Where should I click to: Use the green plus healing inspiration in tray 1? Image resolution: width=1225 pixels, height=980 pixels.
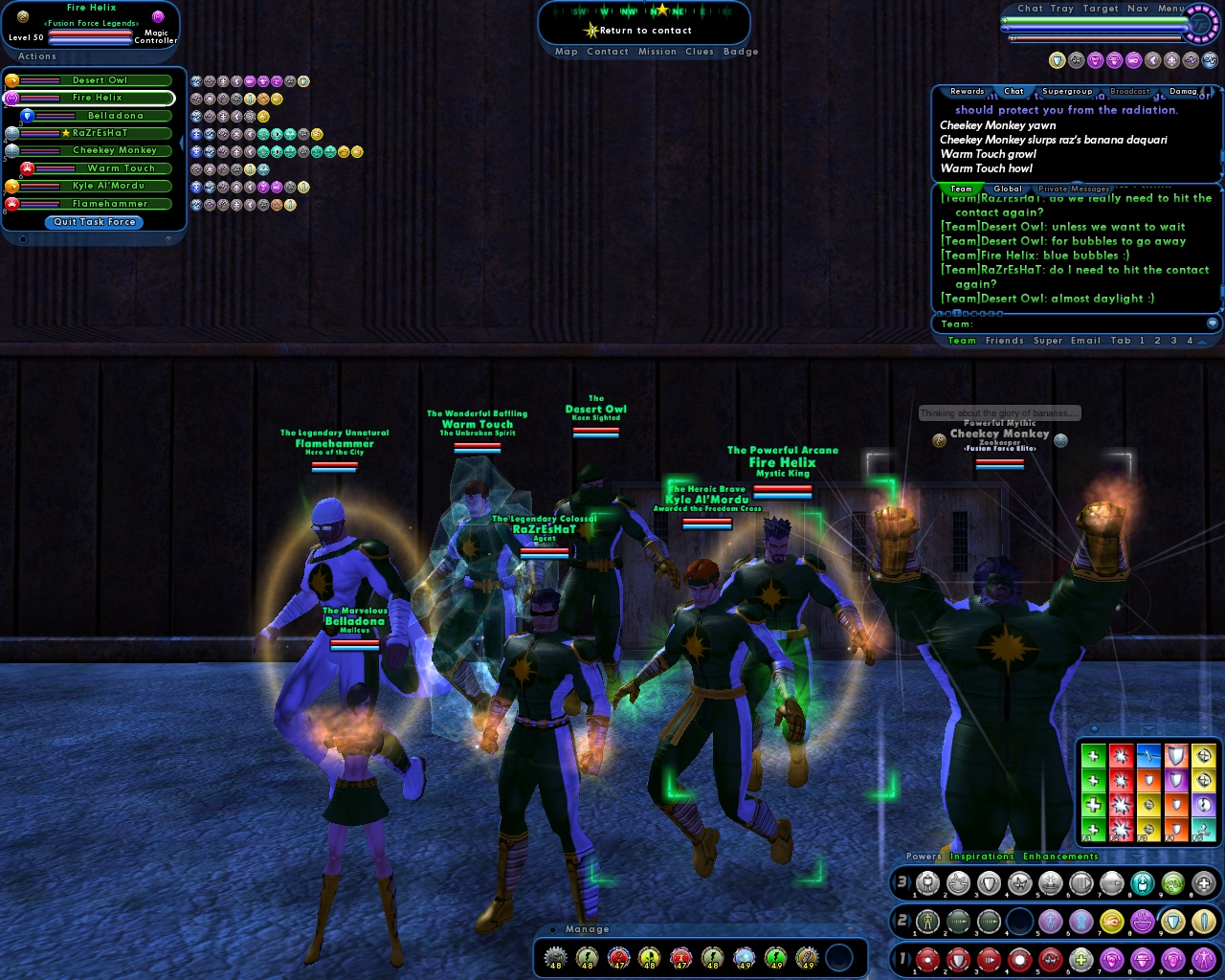1082,961
